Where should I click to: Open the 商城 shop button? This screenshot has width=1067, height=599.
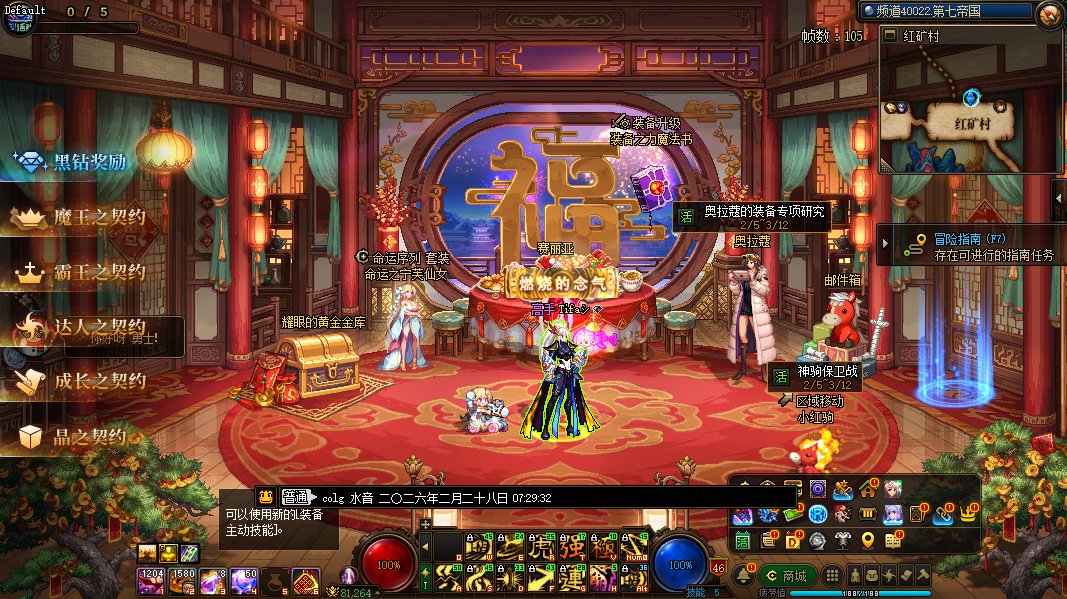[786, 576]
